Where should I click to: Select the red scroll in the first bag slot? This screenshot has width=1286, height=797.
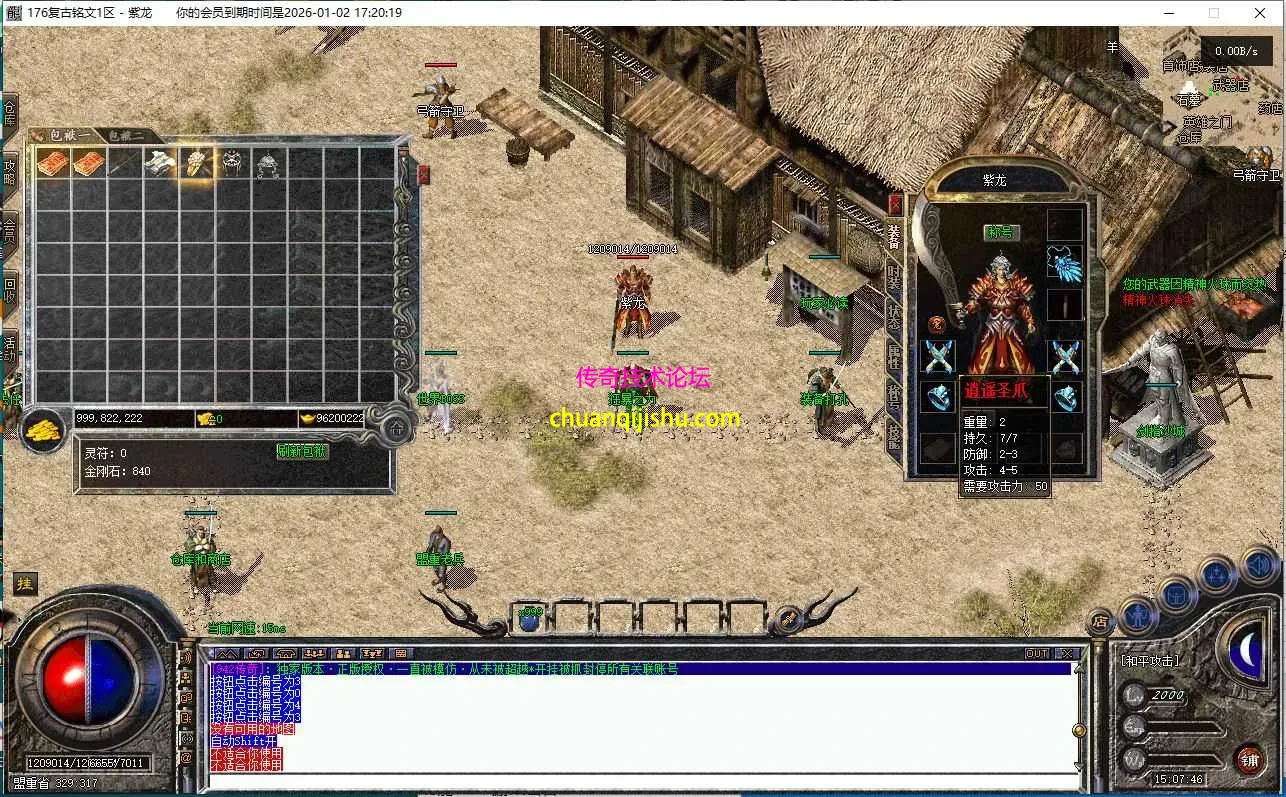(55, 163)
